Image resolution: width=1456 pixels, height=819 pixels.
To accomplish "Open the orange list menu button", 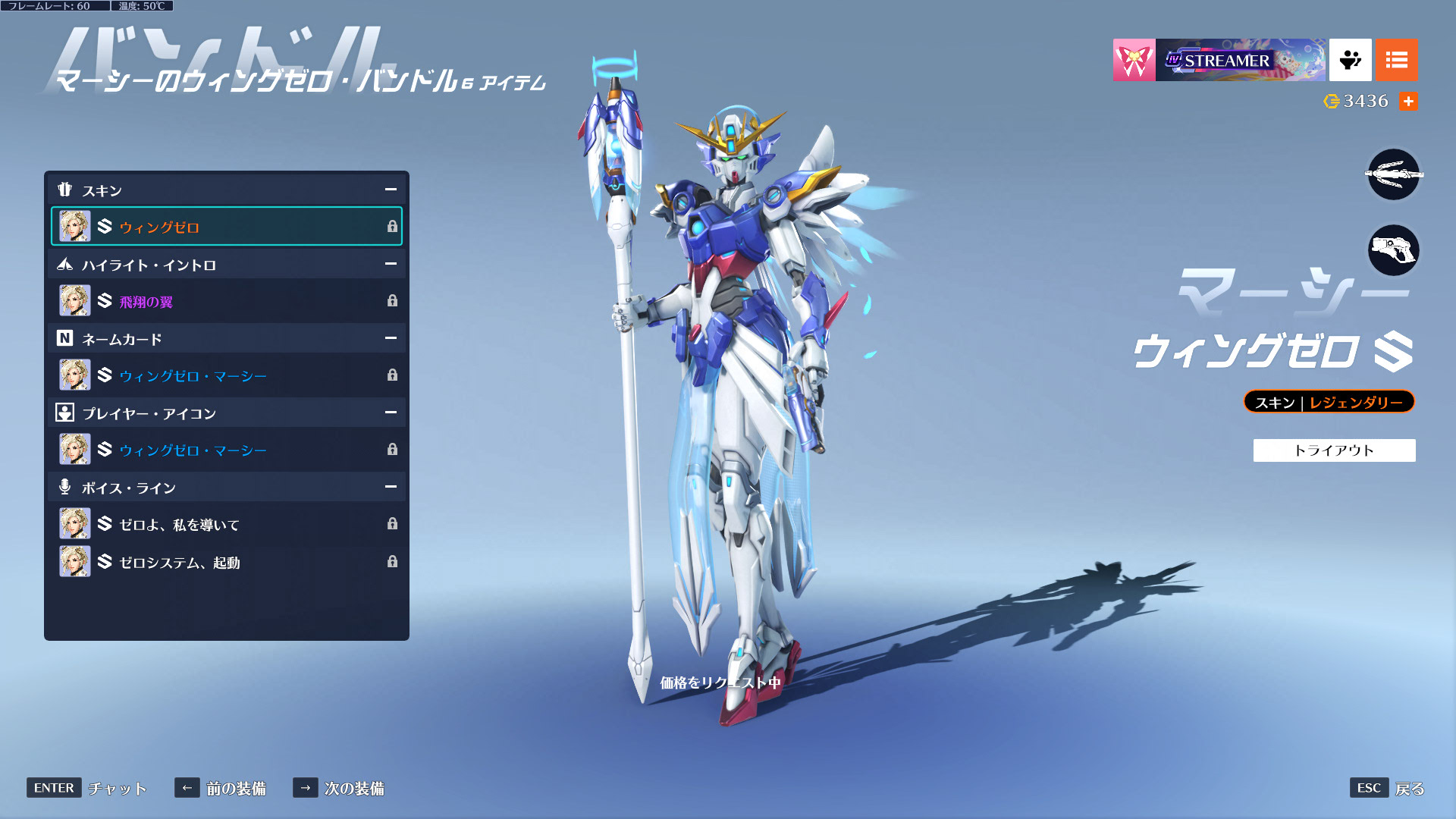I will click(x=1396, y=60).
